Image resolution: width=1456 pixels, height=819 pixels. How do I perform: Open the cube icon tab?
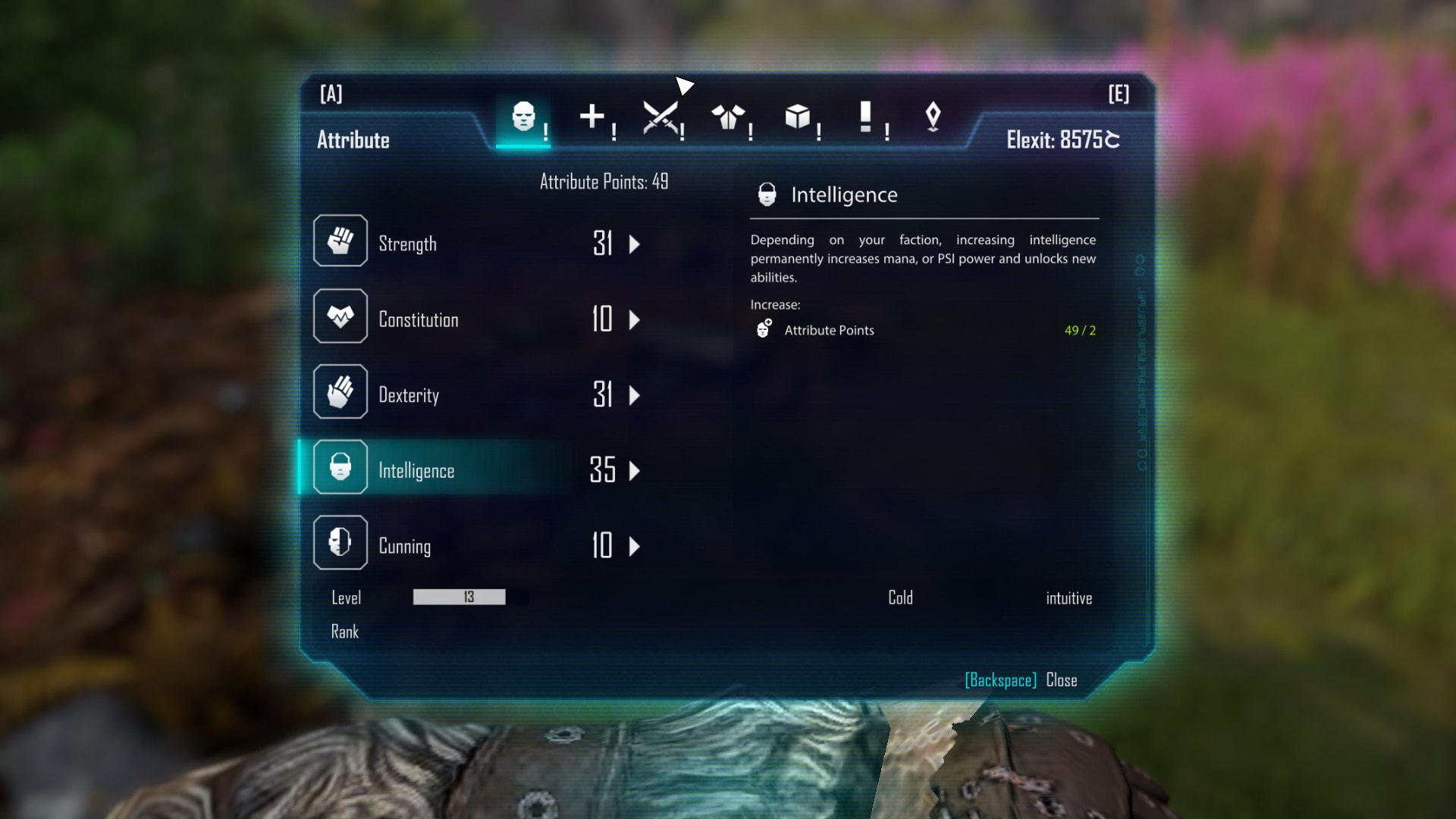tap(797, 118)
